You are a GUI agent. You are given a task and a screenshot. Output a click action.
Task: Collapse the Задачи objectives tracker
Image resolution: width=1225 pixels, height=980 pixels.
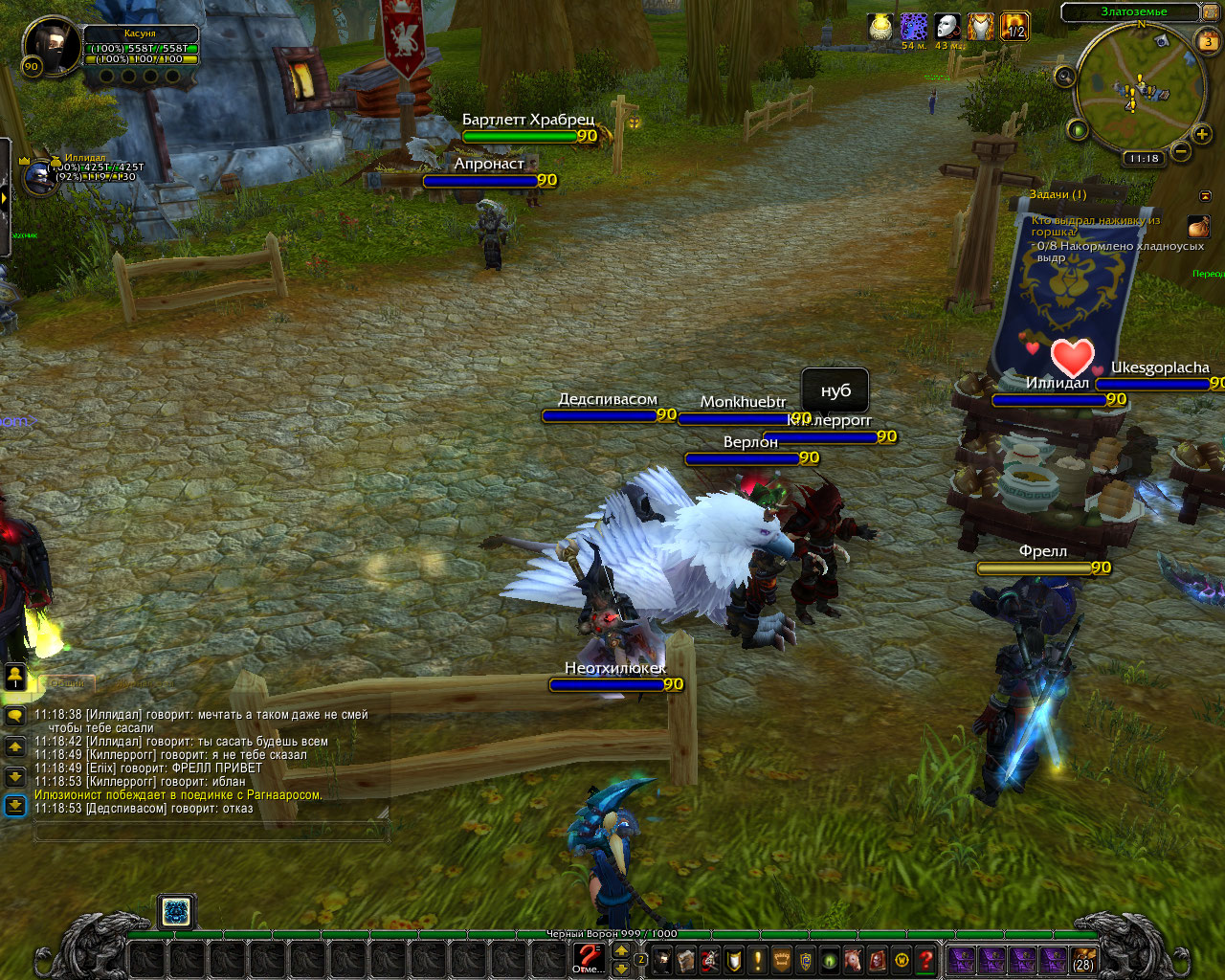point(1206,195)
